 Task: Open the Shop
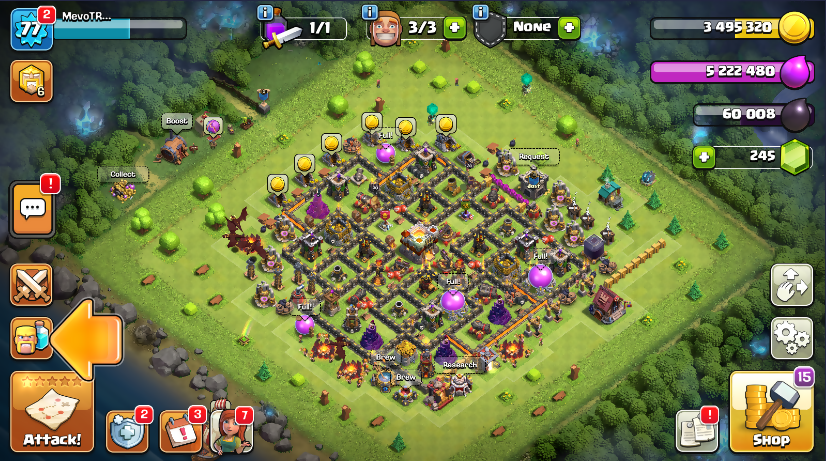tap(770, 412)
